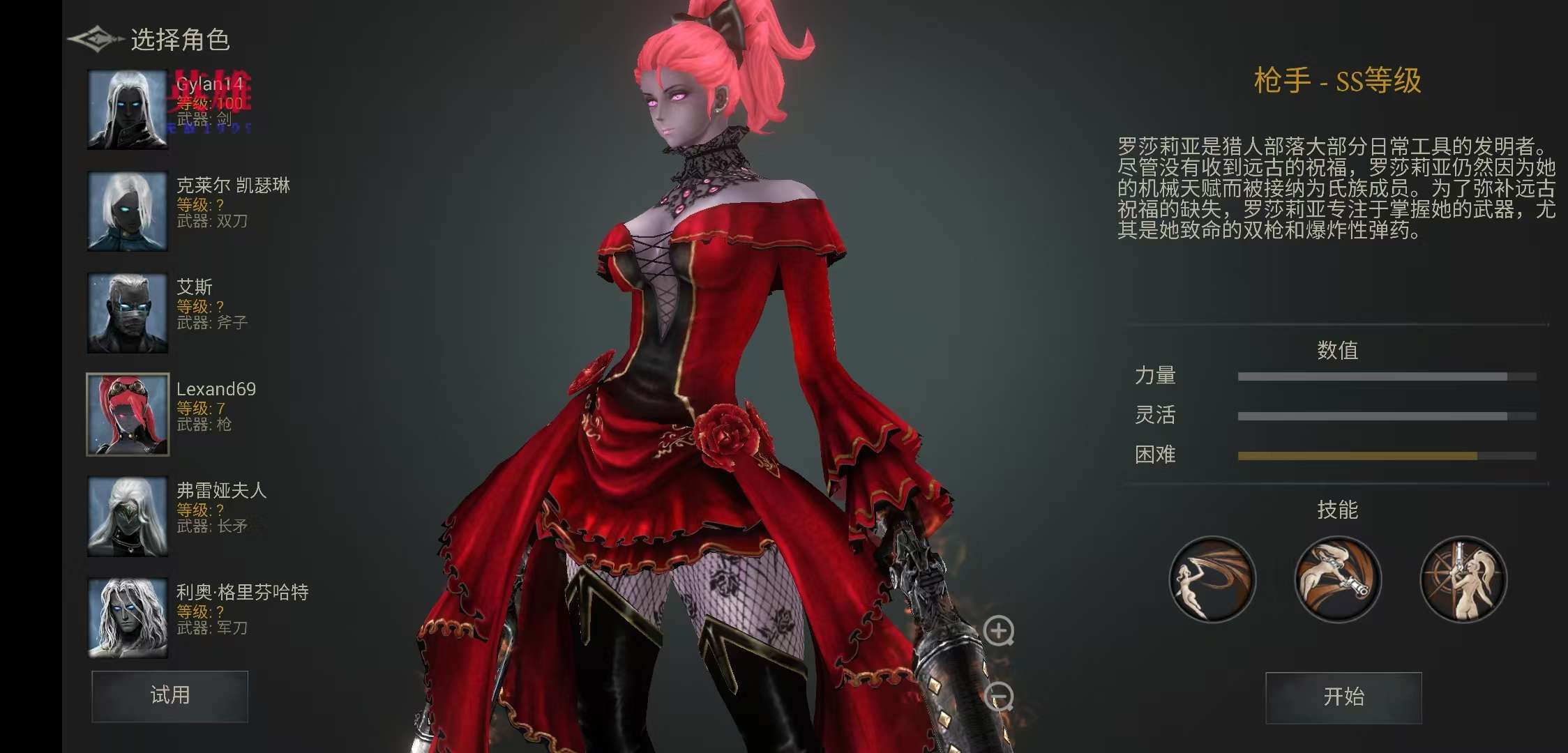Image resolution: width=1568 pixels, height=753 pixels.
Task: View the whip-swing skill icon
Action: coord(1212,579)
